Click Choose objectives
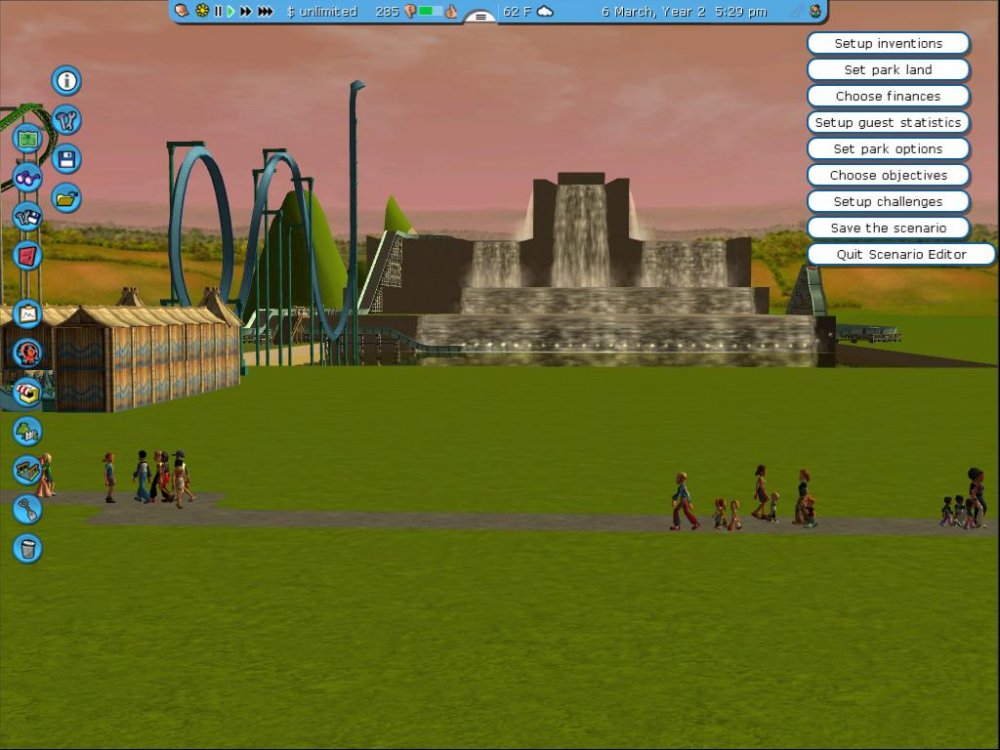Viewport: 1000px width, 750px height. point(888,175)
